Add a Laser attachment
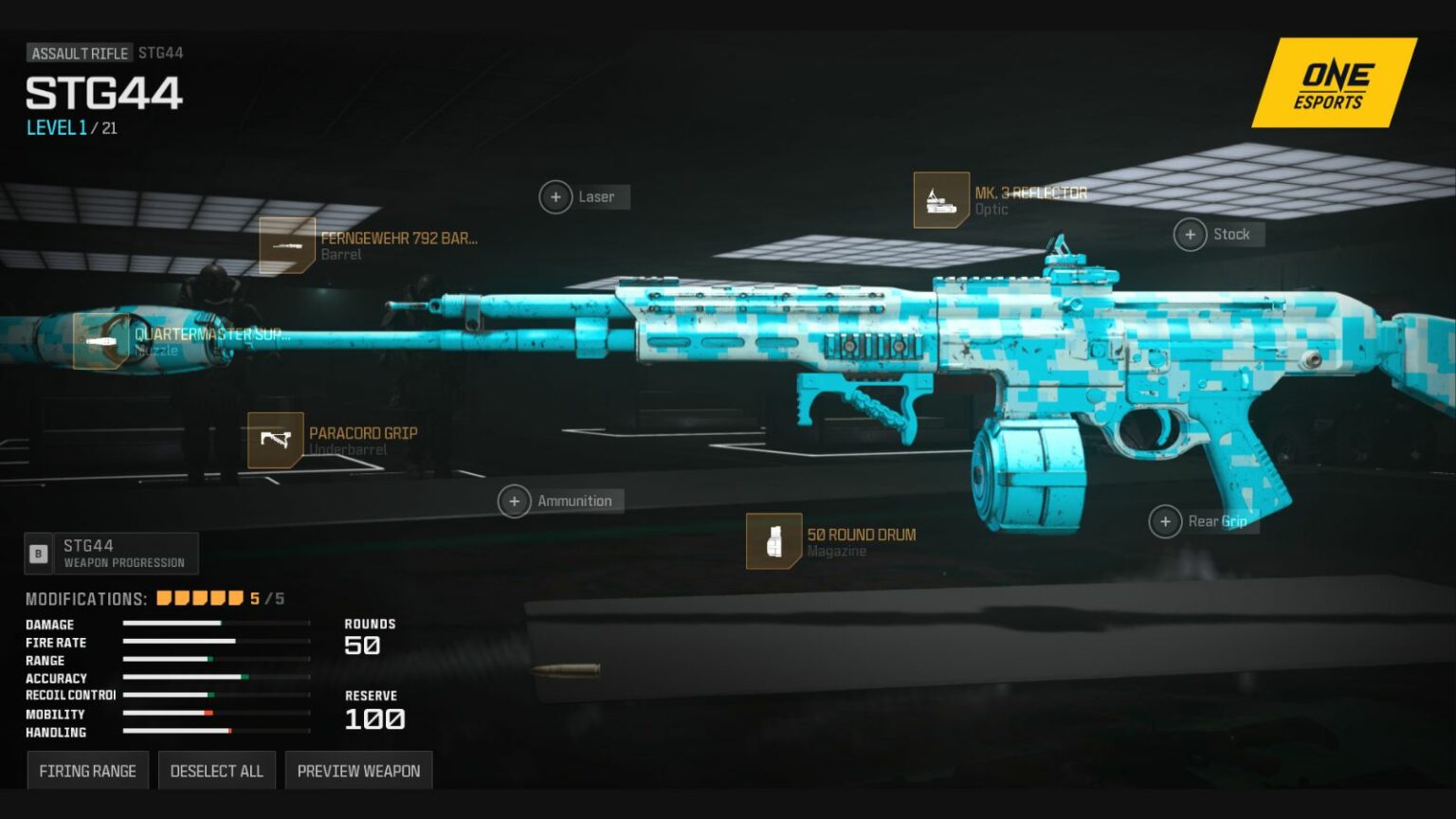The height and width of the screenshot is (819, 1456). [x=556, y=197]
